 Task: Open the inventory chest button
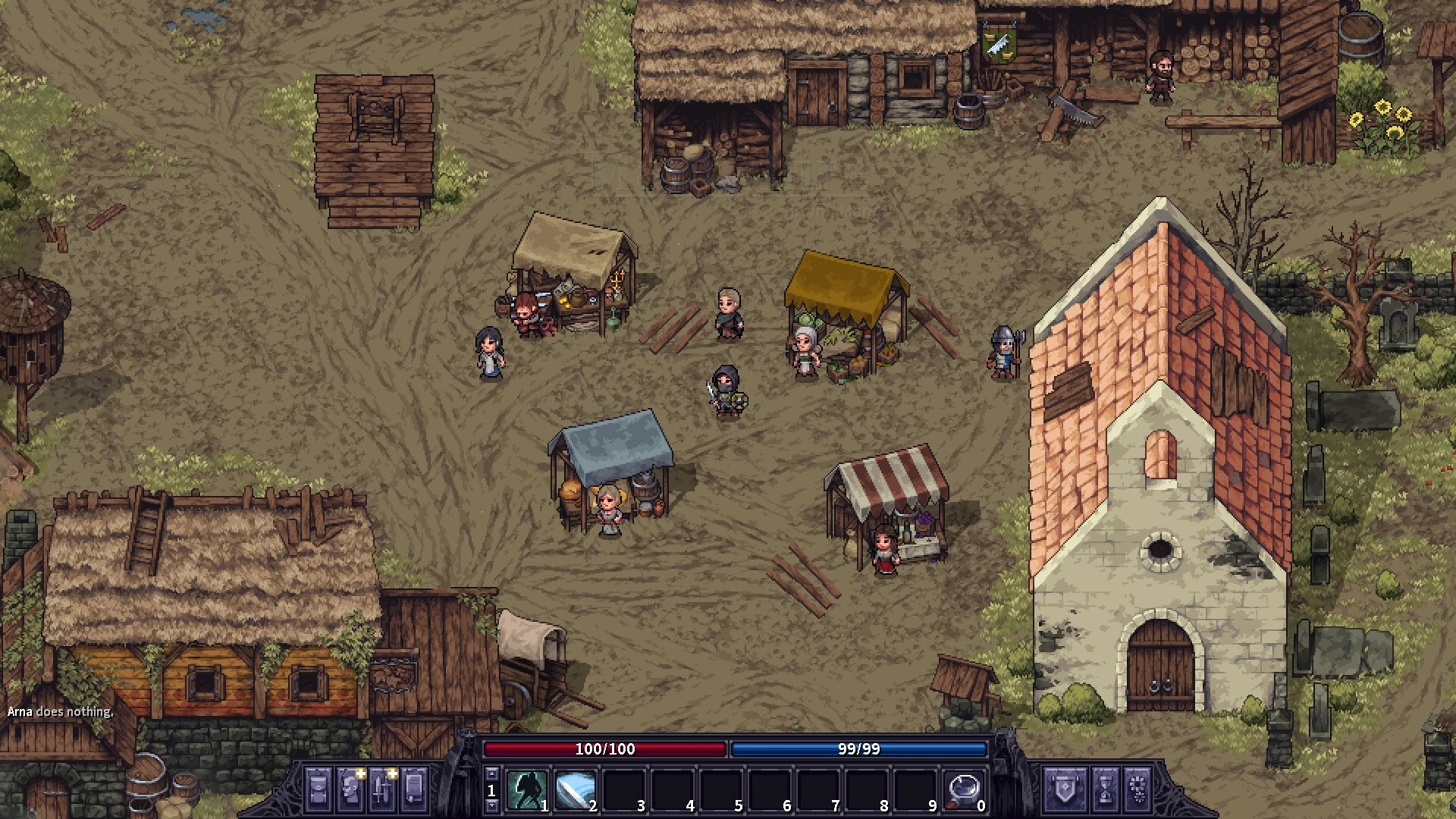(x=318, y=789)
